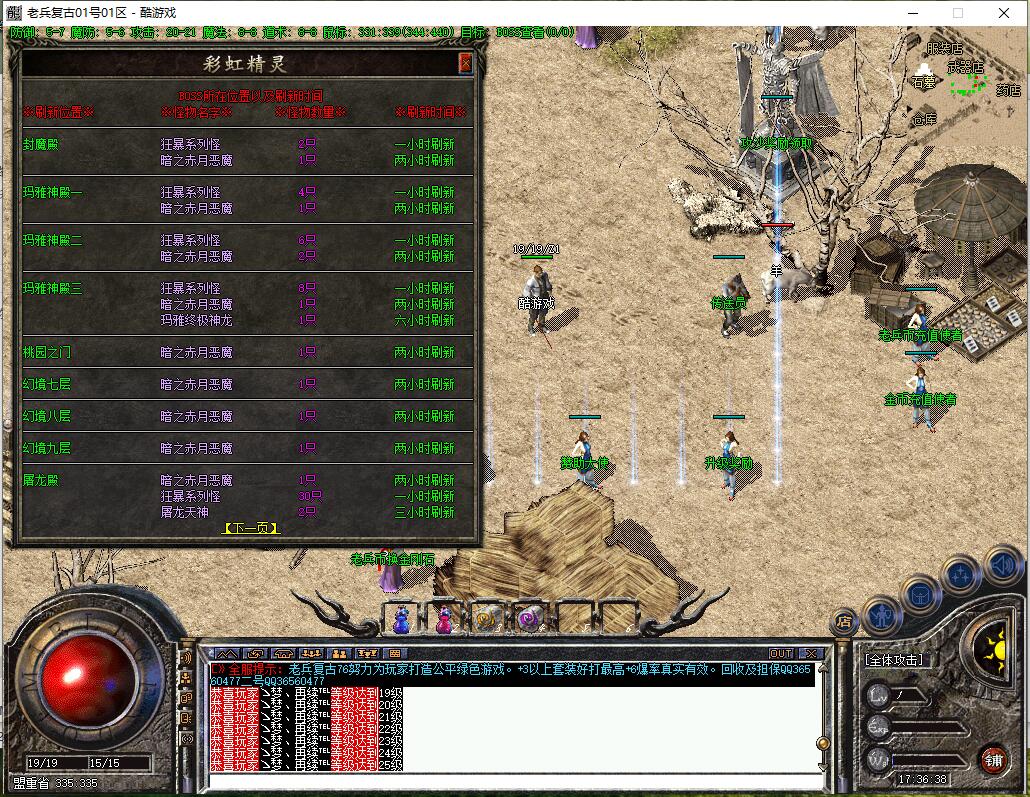Use the blue potion in belt slot
1030x797 pixels.
(401, 620)
